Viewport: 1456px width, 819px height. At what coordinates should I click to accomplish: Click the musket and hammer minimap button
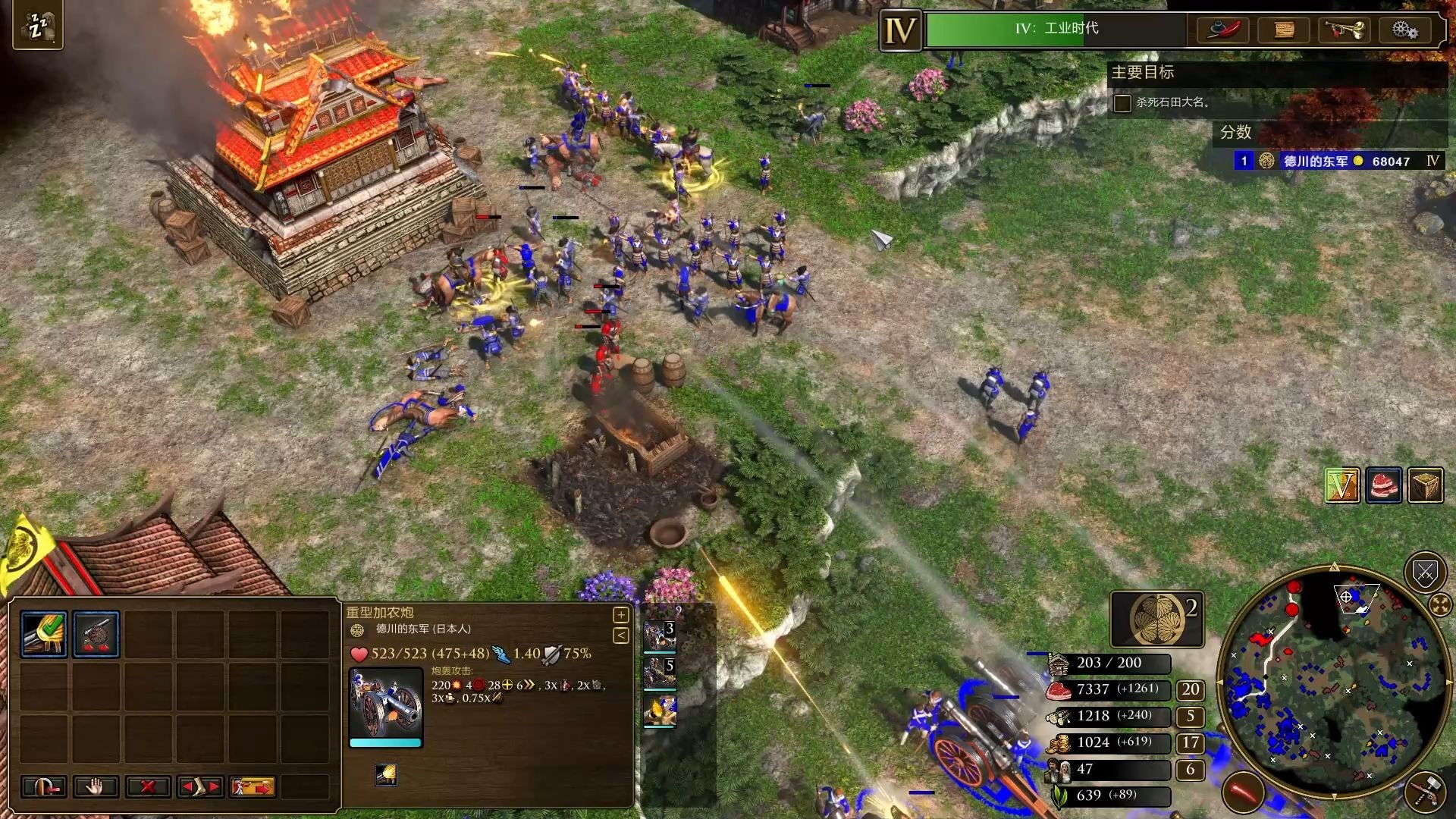tap(1425, 792)
